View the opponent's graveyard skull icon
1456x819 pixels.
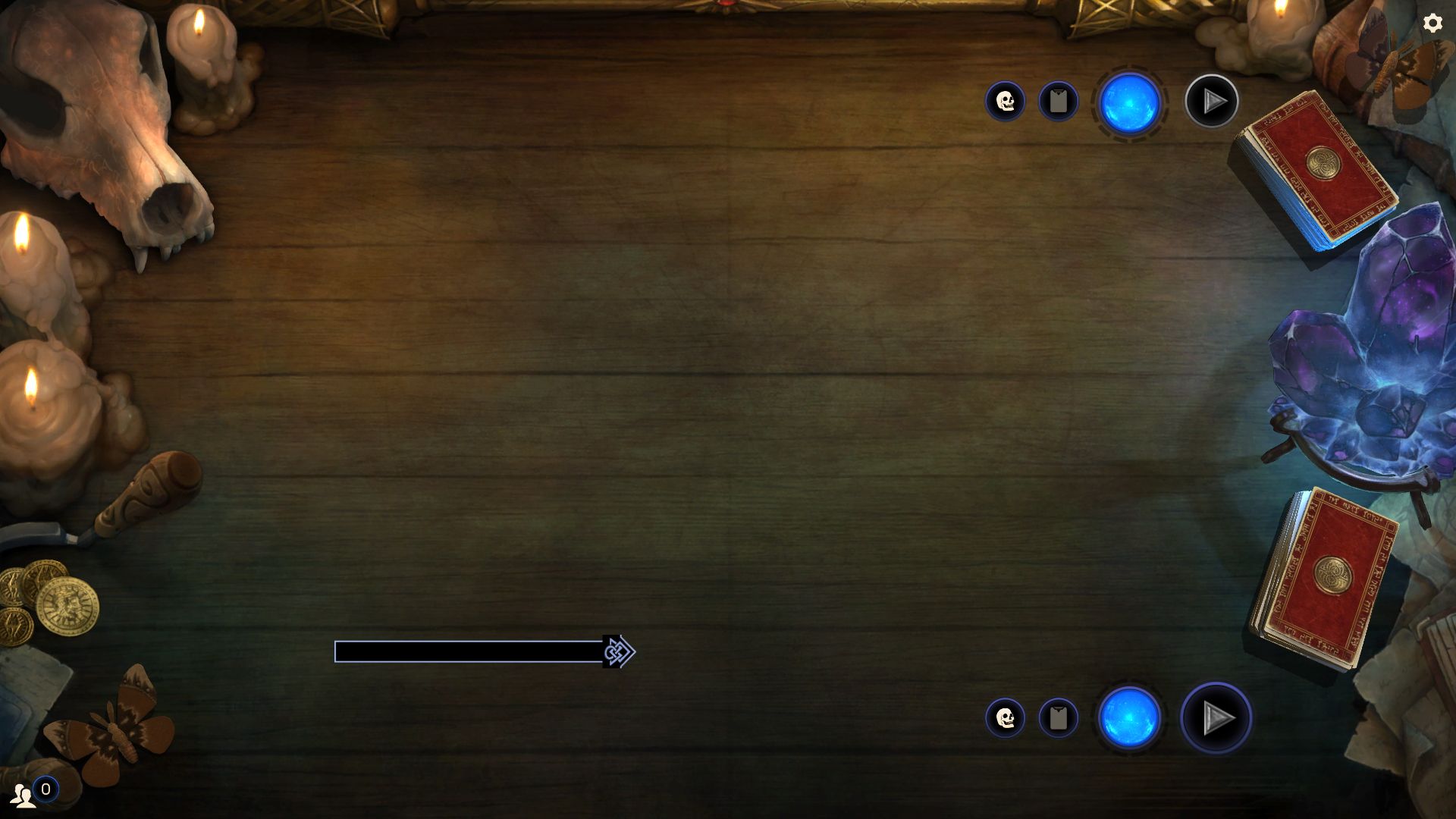tap(1006, 101)
